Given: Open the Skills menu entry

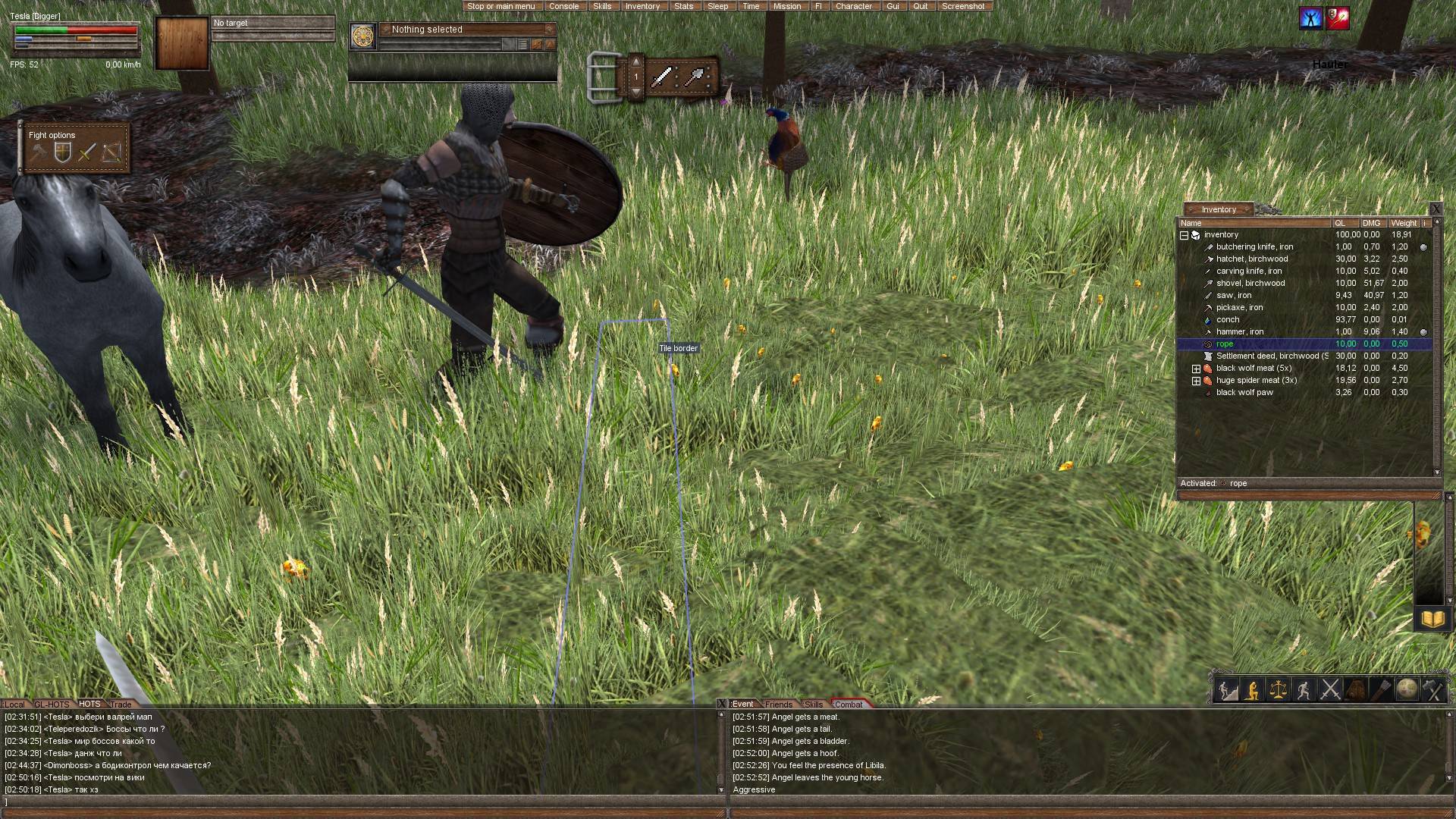Looking at the screenshot, I should click(602, 6).
